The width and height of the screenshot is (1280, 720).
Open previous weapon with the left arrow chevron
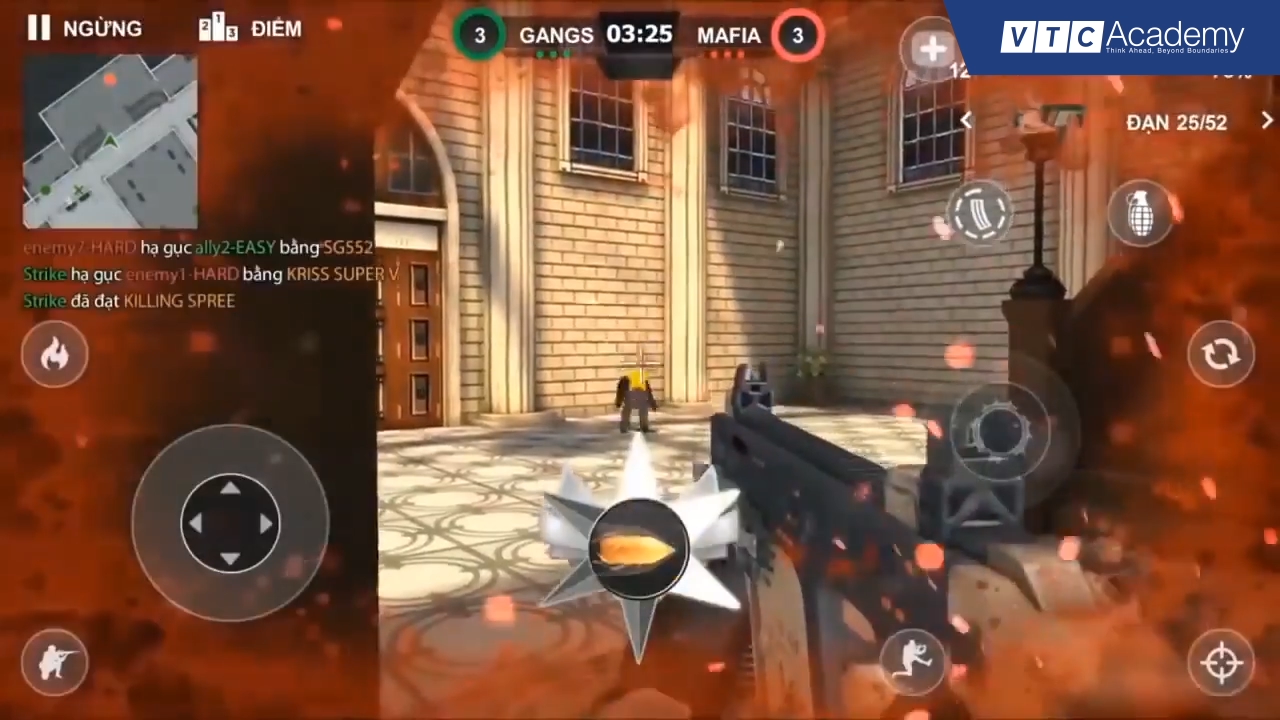point(966,121)
